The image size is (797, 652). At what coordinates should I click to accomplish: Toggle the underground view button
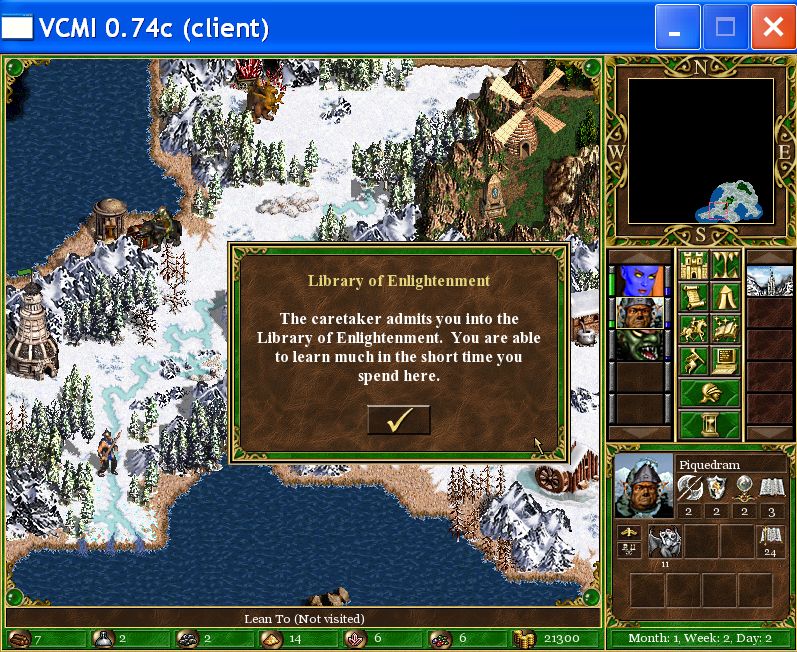725,266
